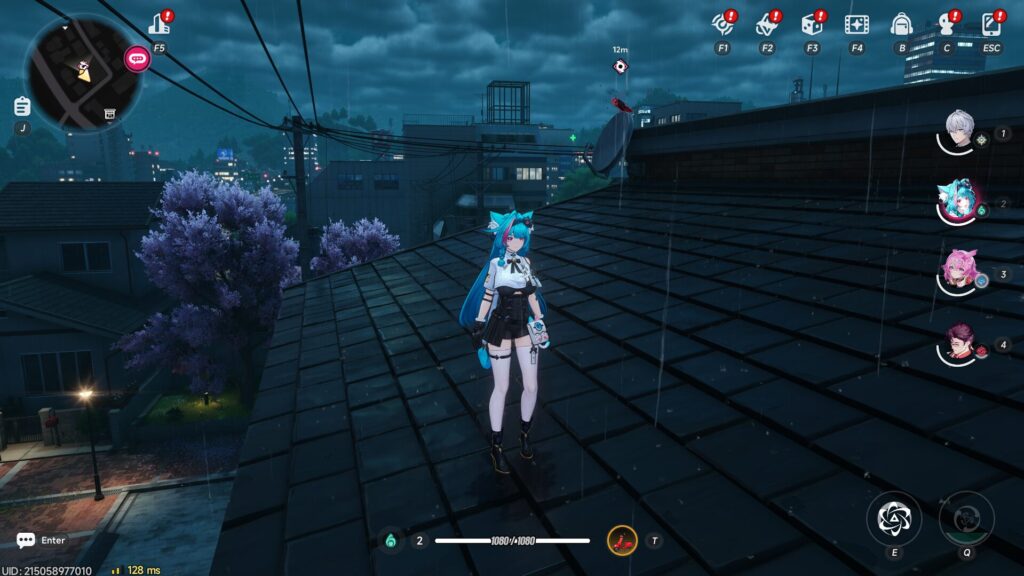Switch to the silver-haired party member
This screenshot has width=1024, height=576.
(x=961, y=132)
